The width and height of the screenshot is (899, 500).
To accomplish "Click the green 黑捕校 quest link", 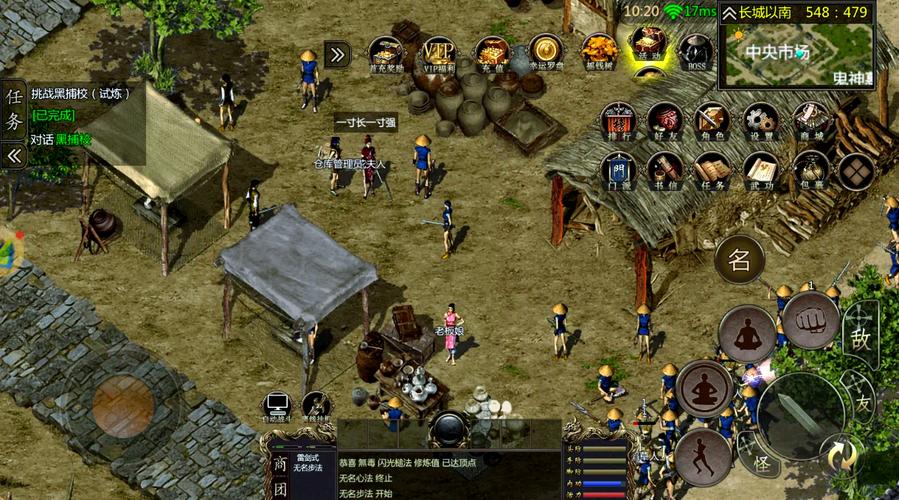I will click(73, 140).
